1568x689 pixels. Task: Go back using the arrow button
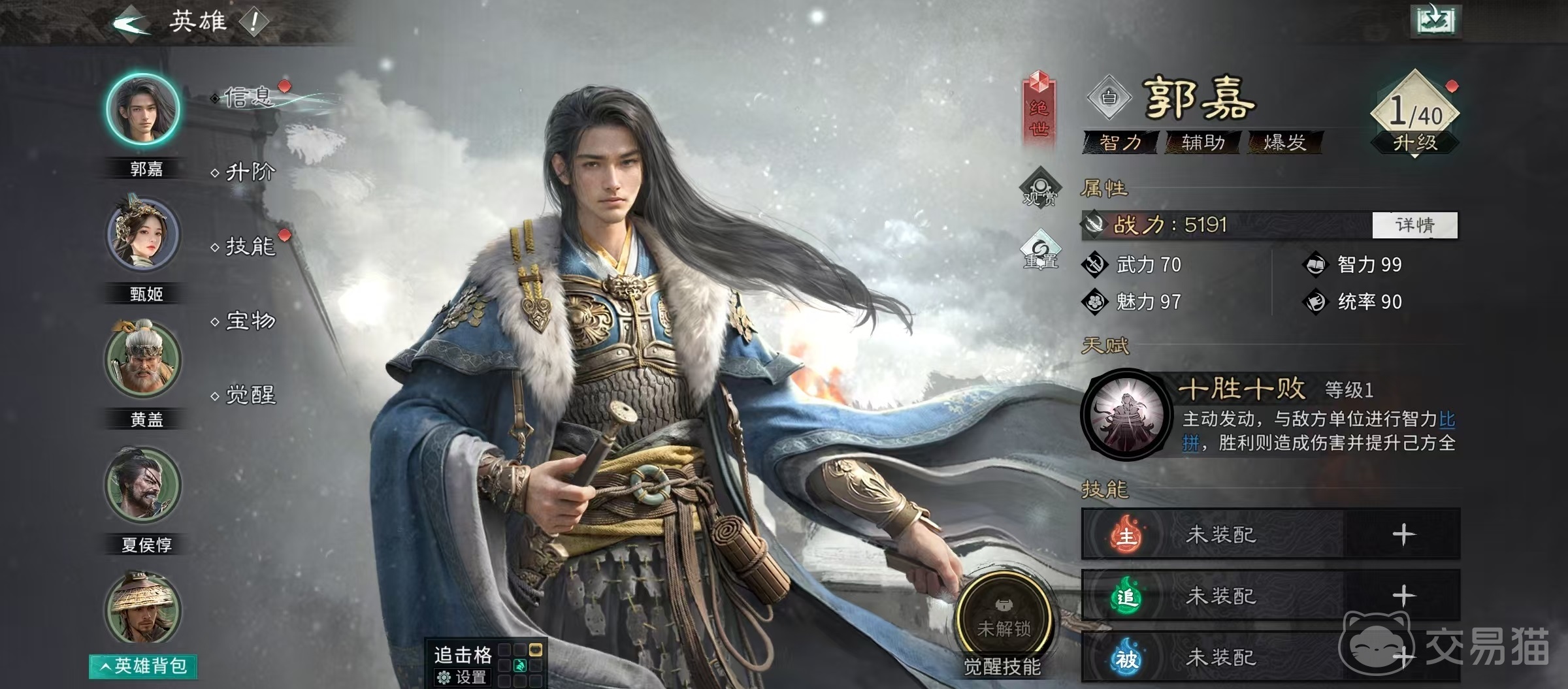(x=131, y=24)
